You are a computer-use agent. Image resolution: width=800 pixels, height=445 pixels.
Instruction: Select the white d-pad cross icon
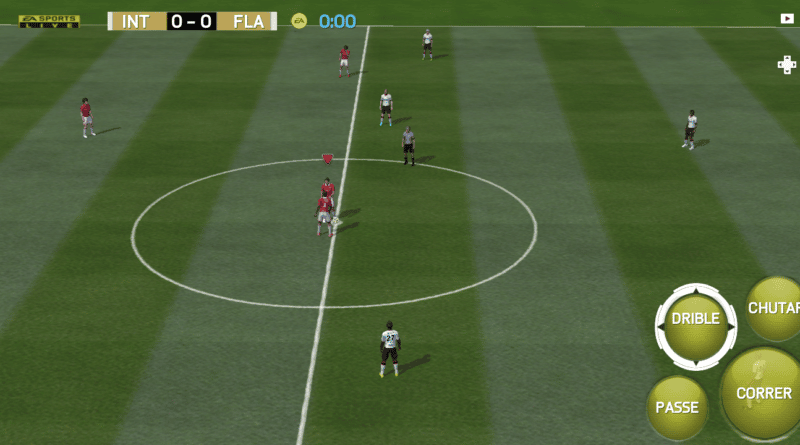(x=787, y=64)
